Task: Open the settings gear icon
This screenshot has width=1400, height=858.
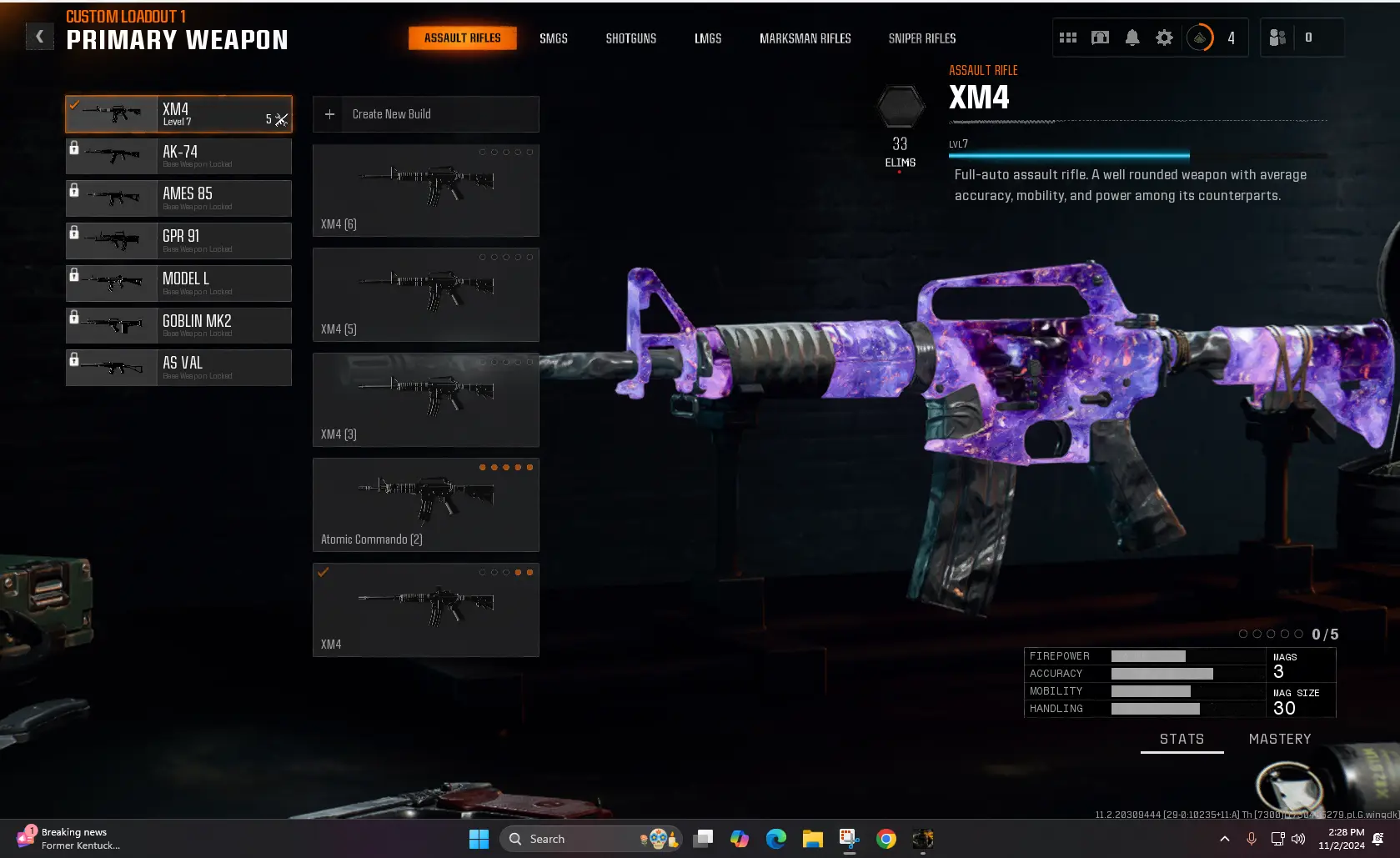Action: 1164,37
